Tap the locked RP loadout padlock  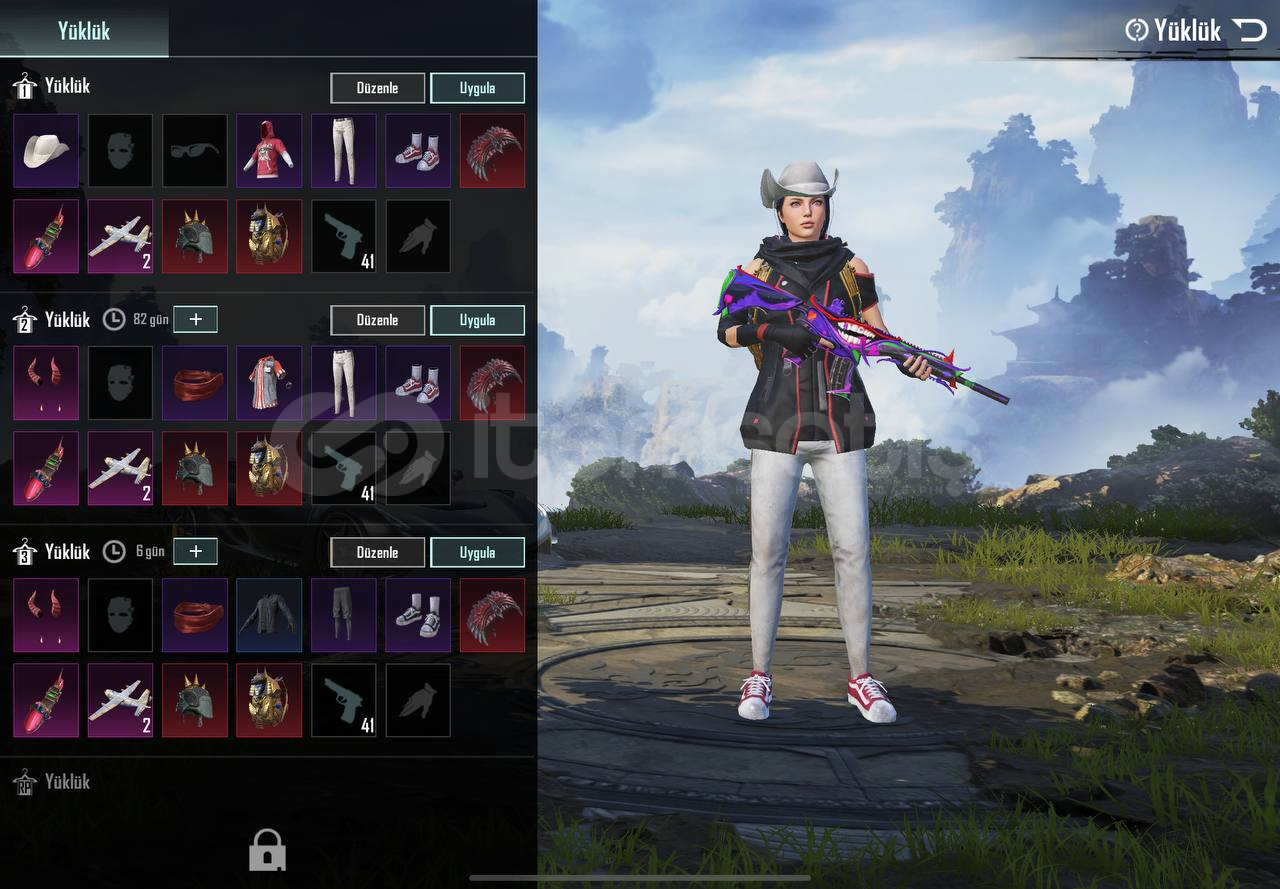[267, 850]
